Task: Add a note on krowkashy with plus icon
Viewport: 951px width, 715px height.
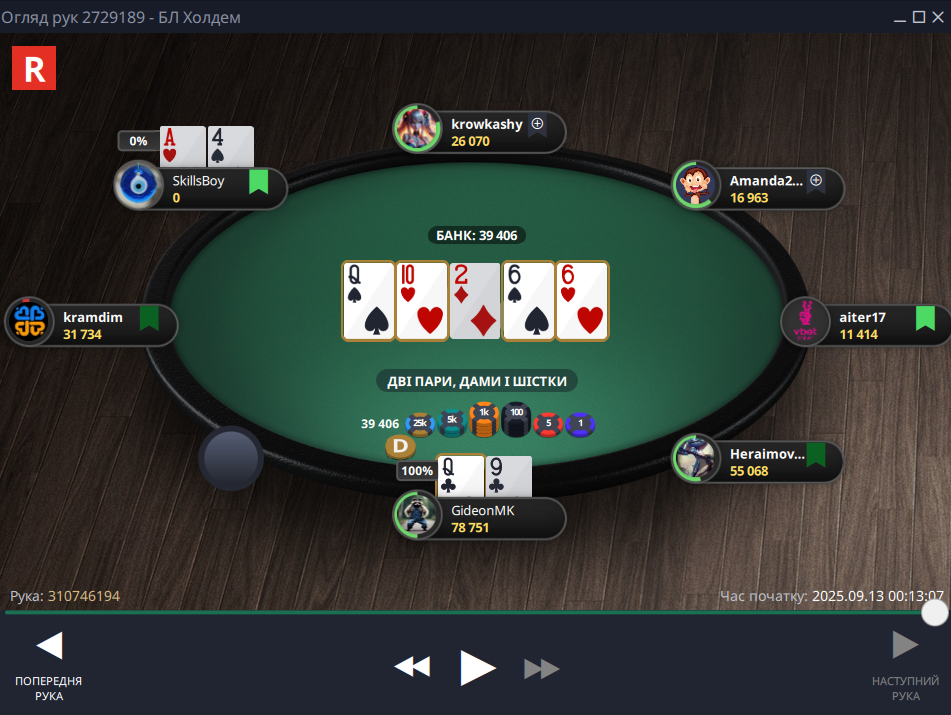Action: pyautogui.click(x=537, y=125)
